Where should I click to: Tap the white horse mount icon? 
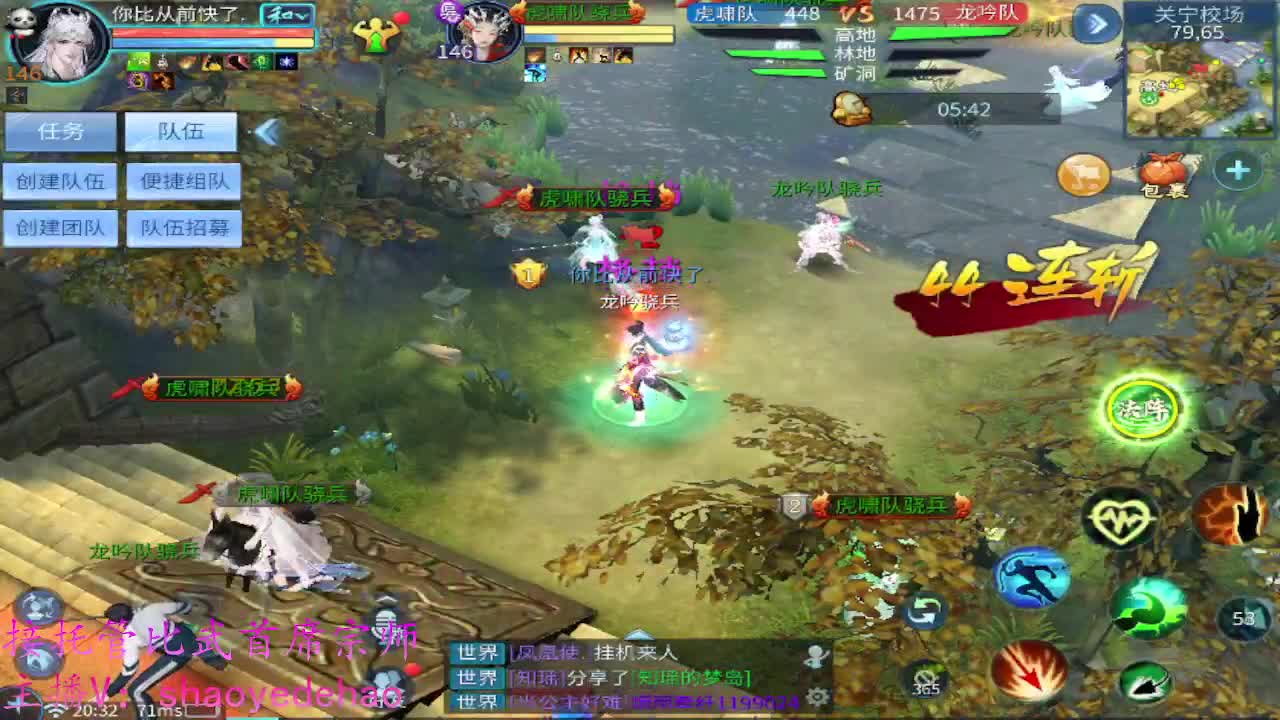point(1082,175)
